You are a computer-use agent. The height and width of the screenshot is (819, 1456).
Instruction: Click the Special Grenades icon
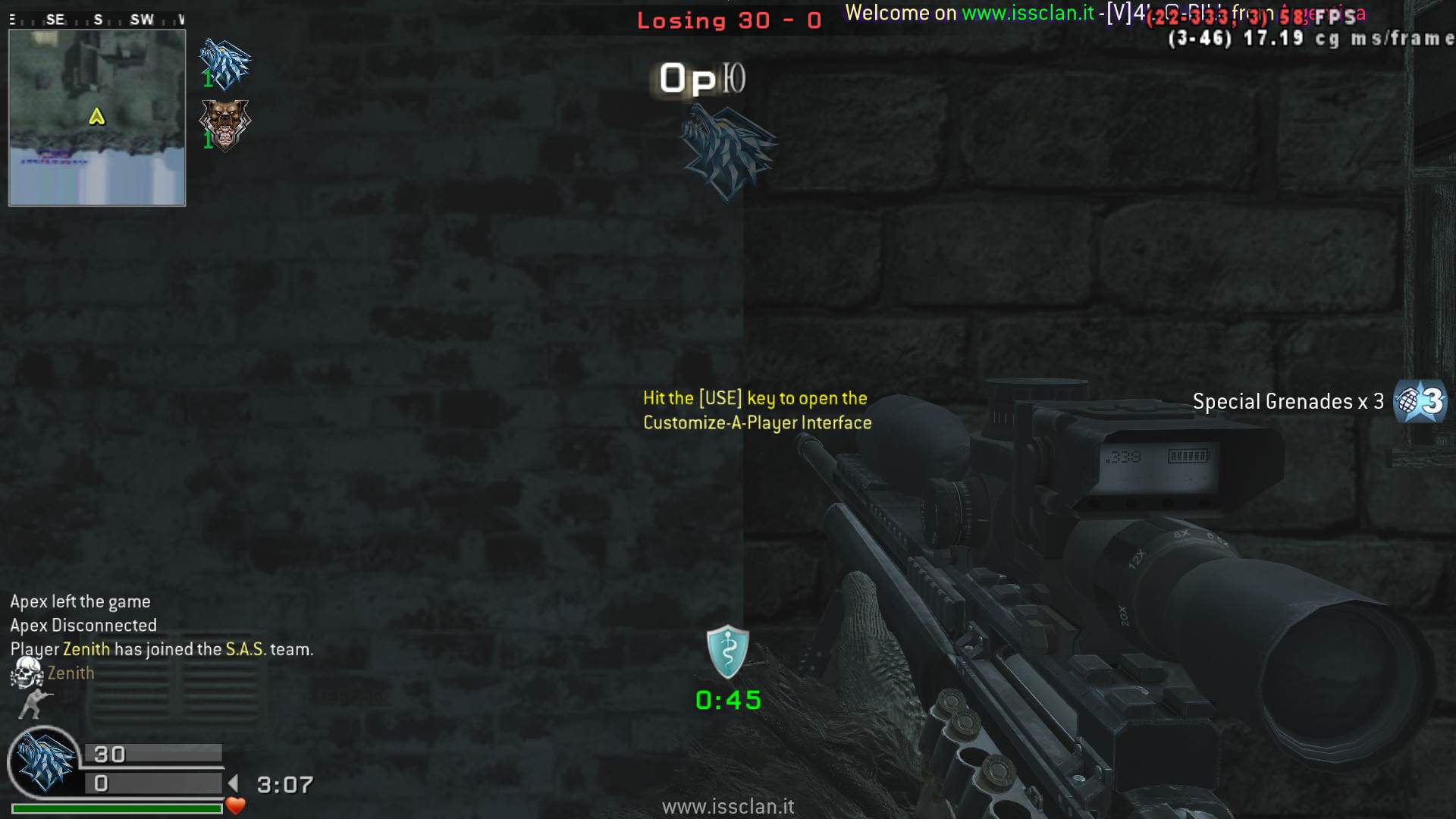[x=1420, y=401]
